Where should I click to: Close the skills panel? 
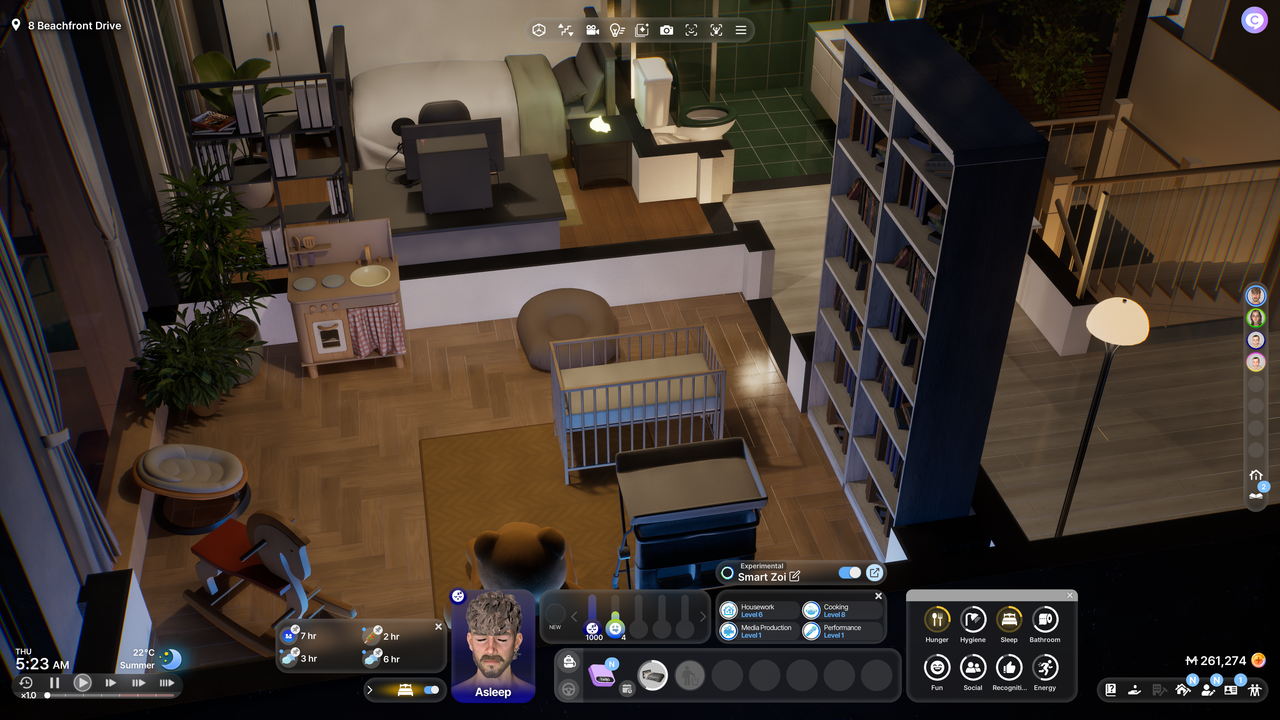[879, 596]
